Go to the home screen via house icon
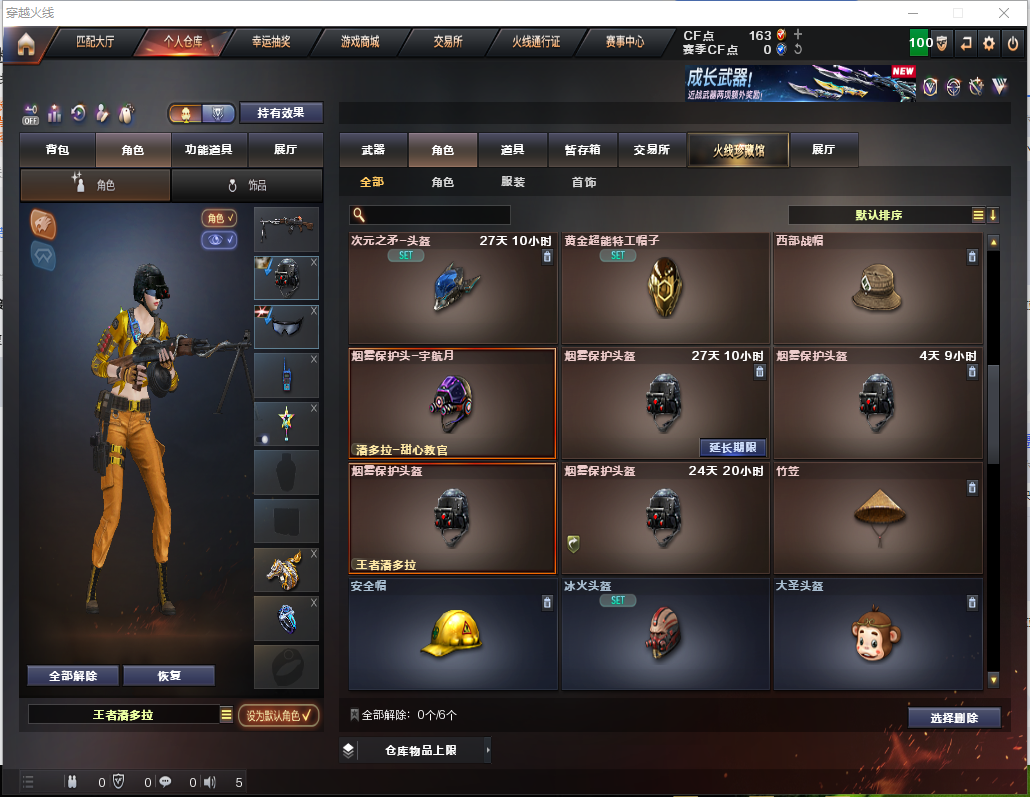Screen dimensions: 1030x797 (x=26, y=43)
